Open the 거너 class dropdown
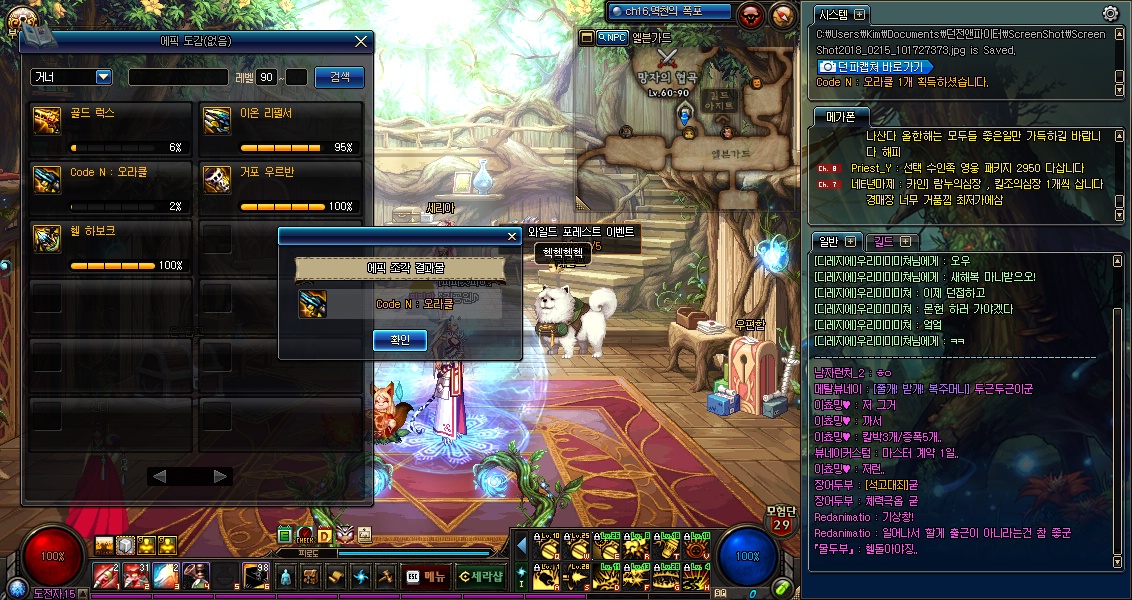Viewport: 1132px width, 600px height. click(x=103, y=77)
